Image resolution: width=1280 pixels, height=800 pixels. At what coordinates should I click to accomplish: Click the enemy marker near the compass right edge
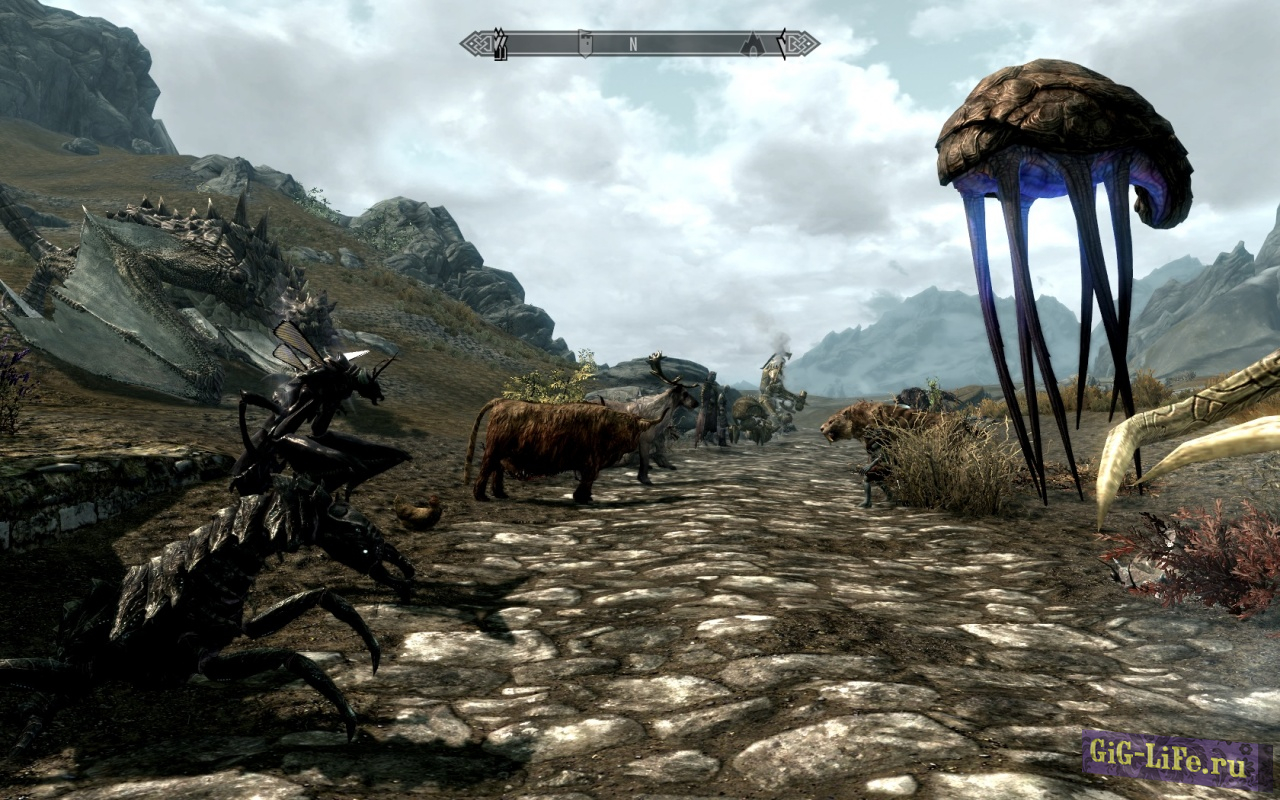point(783,42)
